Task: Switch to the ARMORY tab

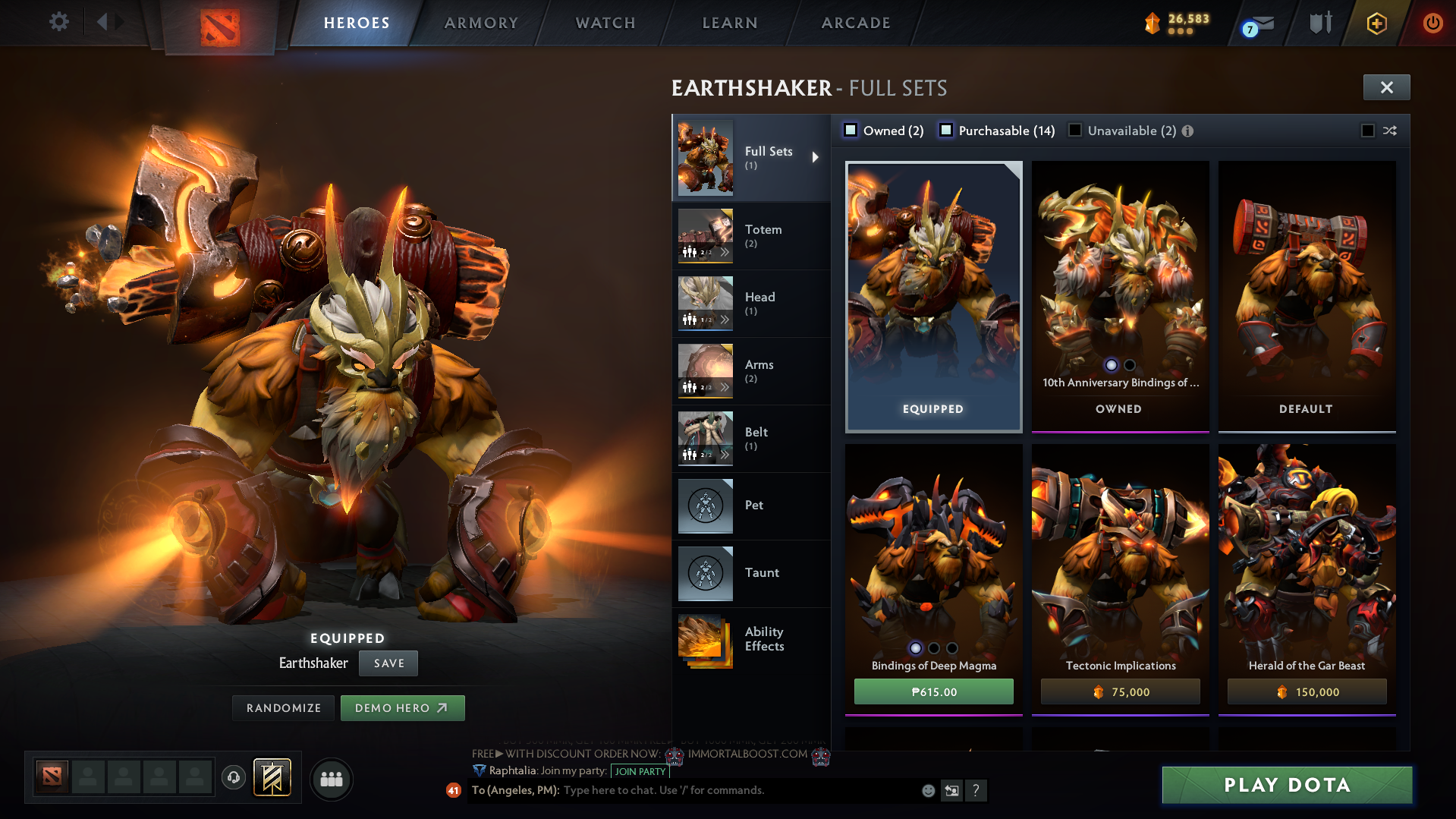Action: pos(481,23)
